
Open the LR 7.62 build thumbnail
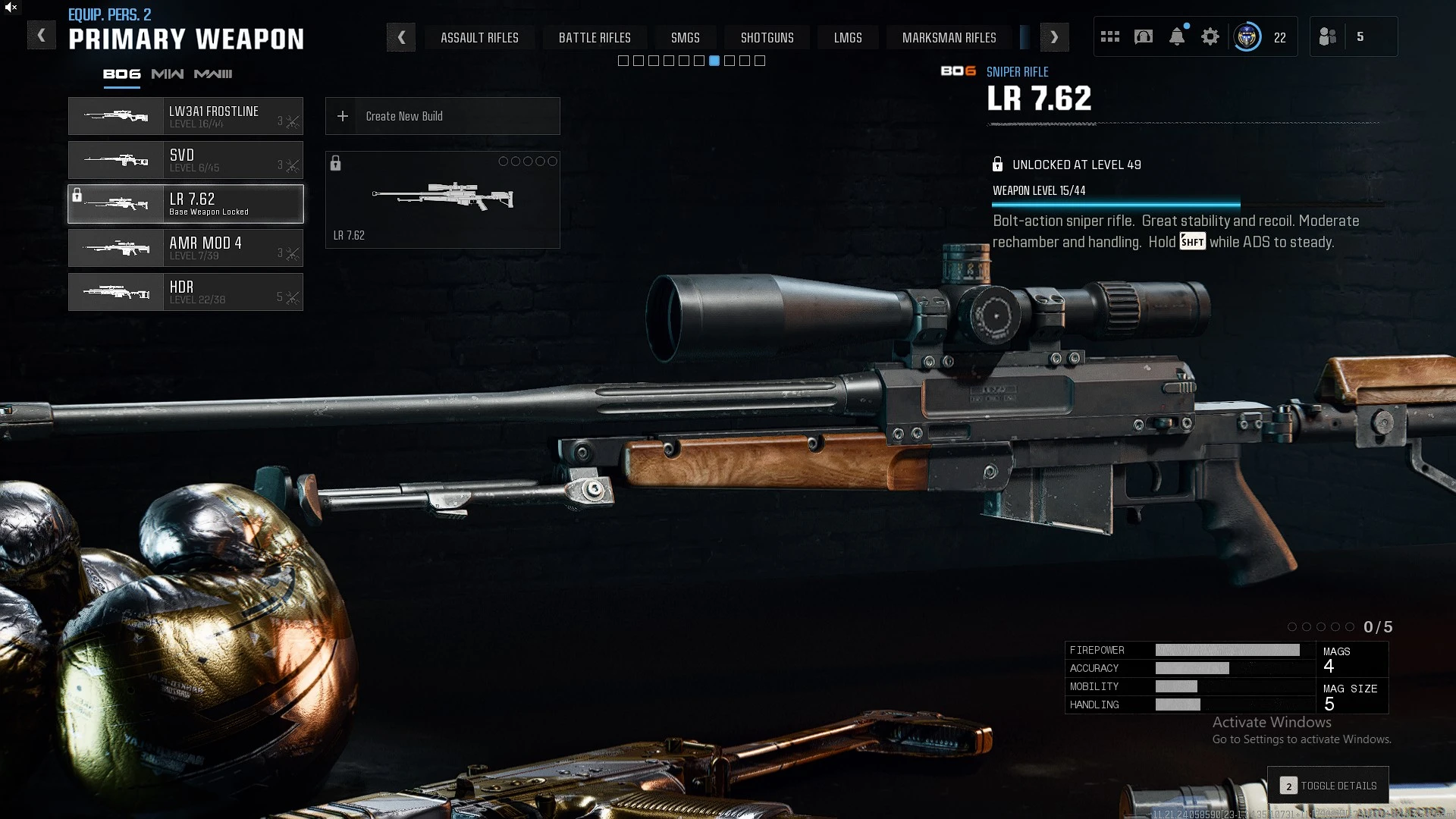442,200
